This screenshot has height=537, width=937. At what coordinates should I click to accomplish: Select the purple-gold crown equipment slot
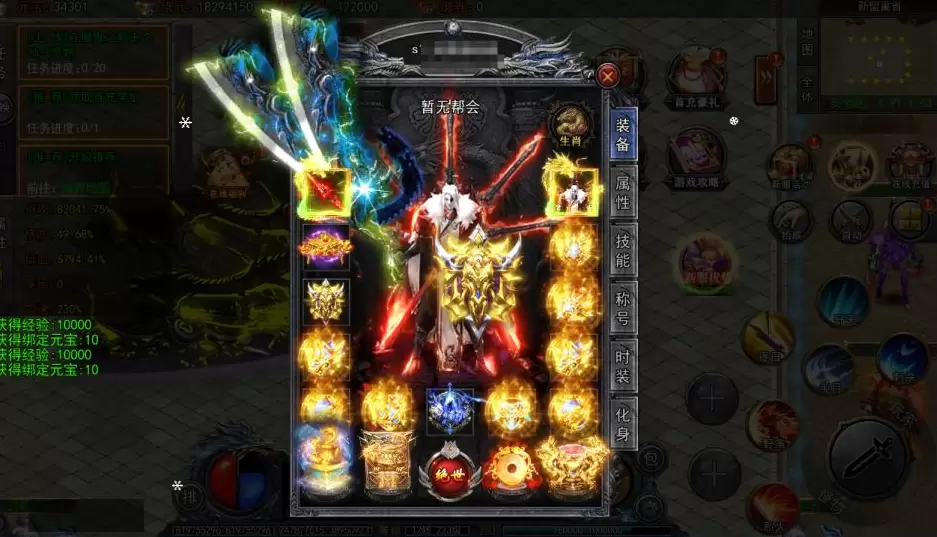[325, 246]
